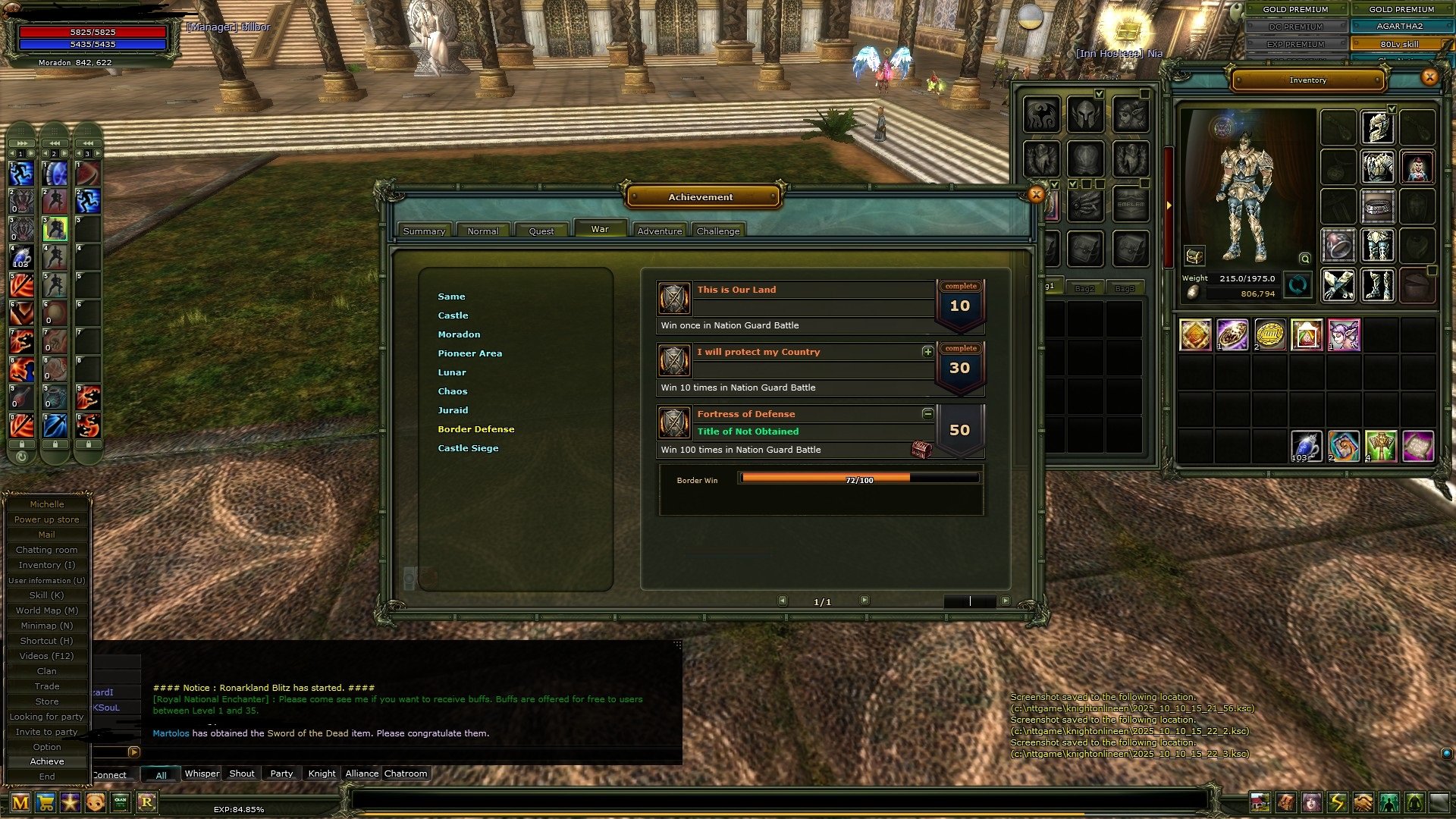Viewport: 1456px width, 819px height.
Task: Switch chat to the Whisper channel
Action: [202, 773]
